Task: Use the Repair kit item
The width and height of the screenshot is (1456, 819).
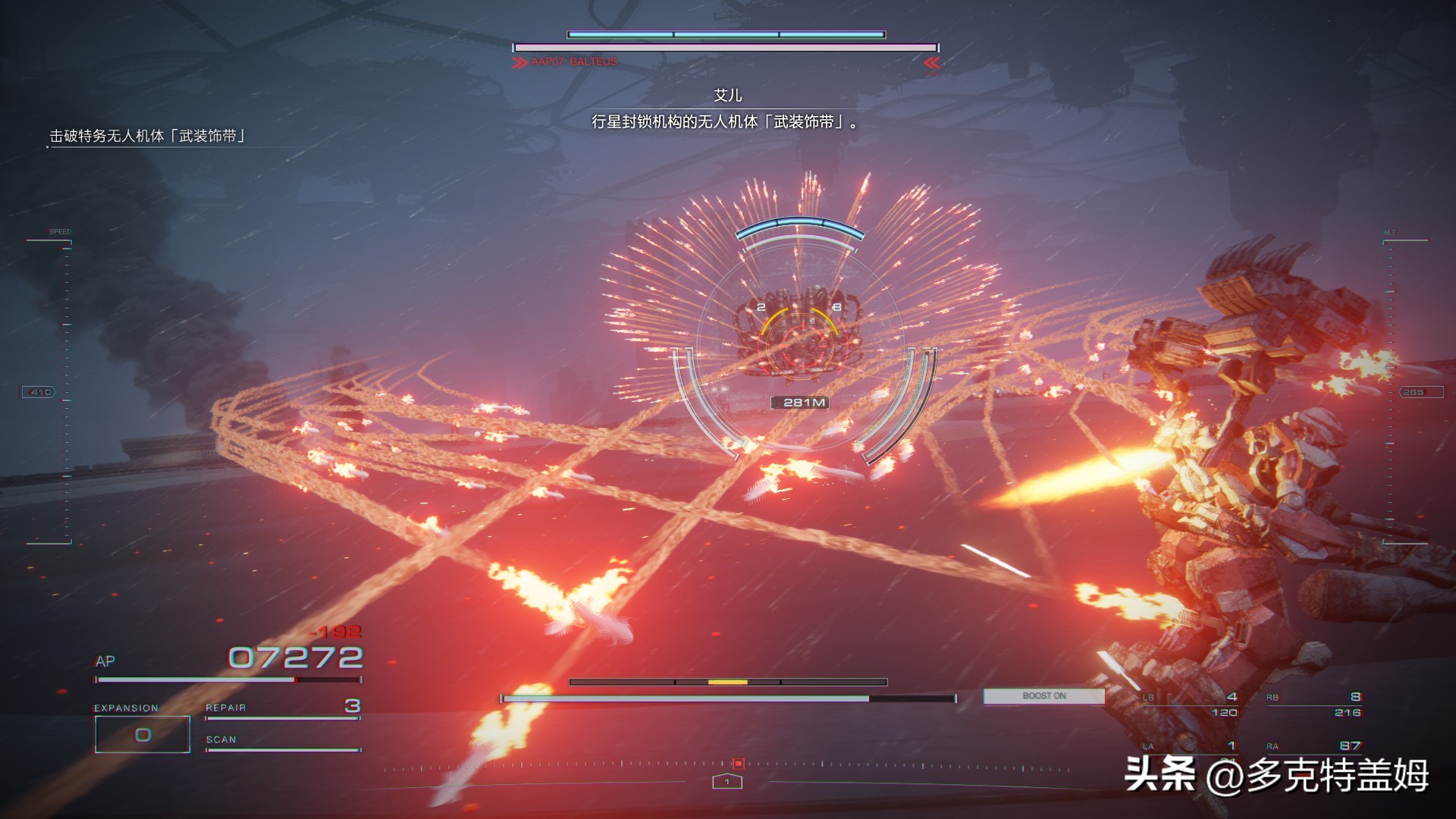Action: pyautogui.click(x=282, y=708)
